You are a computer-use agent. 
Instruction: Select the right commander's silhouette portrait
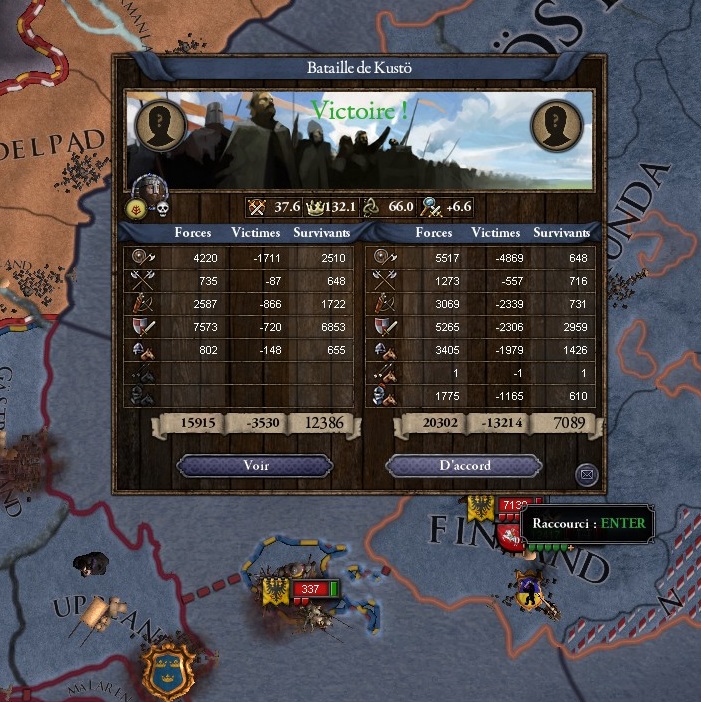(556, 125)
